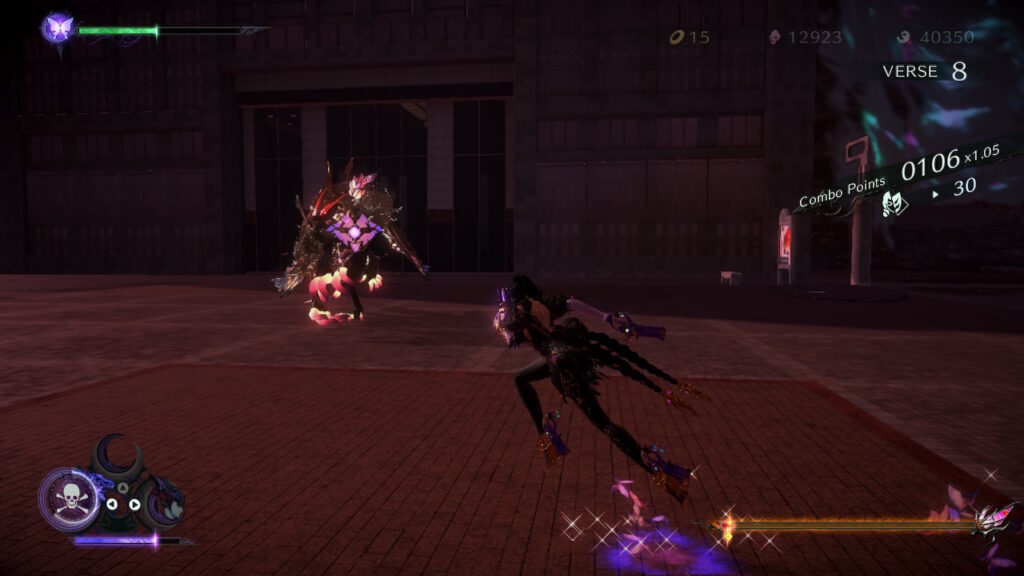Click the purple butterfly emblem
Screen dimensions: 1024x576
pyautogui.click(x=57, y=27)
